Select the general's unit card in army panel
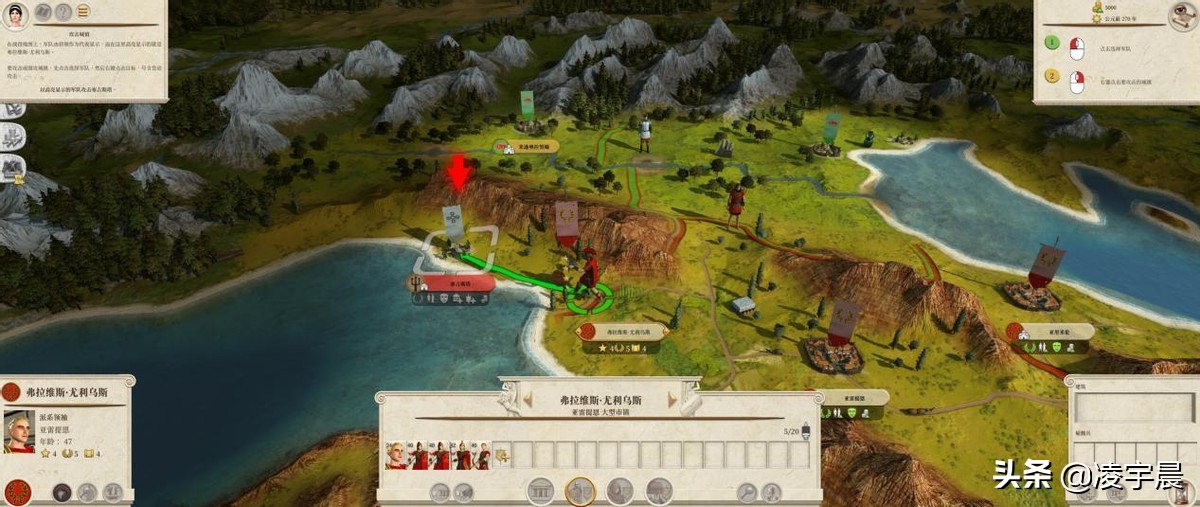Viewport: 1200px width, 507px height. (x=397, y=455)
